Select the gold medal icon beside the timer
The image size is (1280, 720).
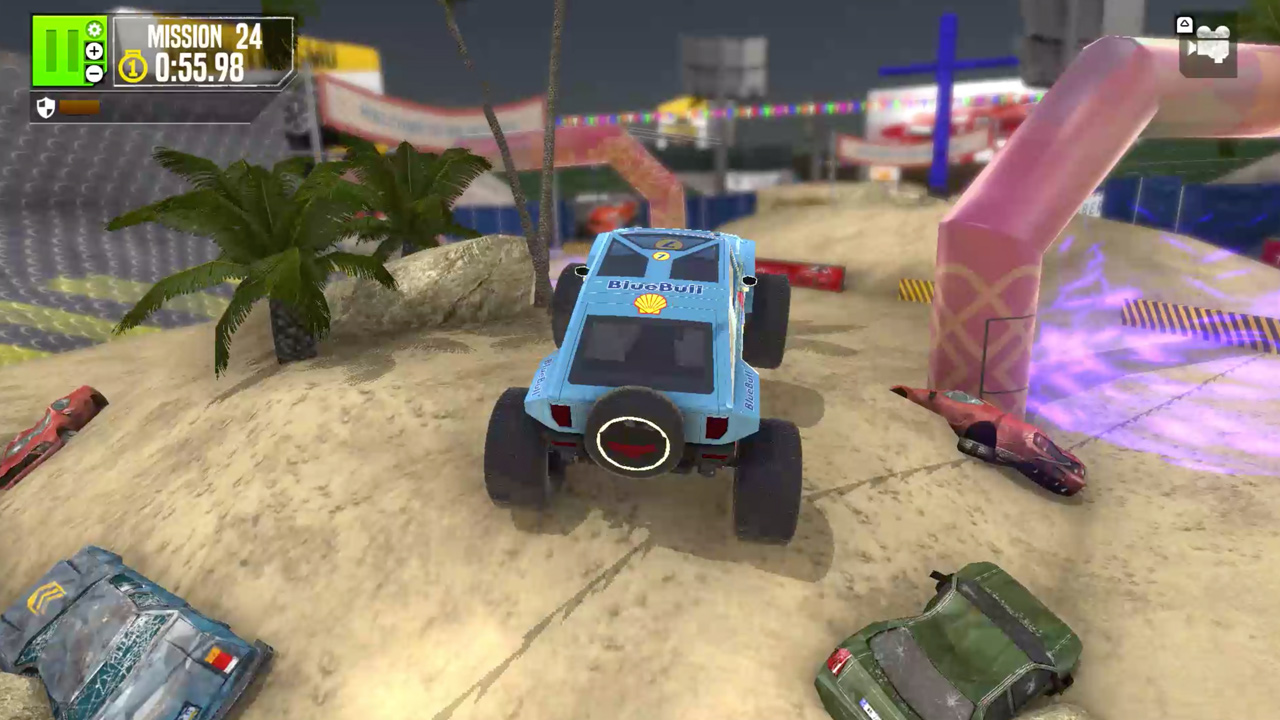131,66
